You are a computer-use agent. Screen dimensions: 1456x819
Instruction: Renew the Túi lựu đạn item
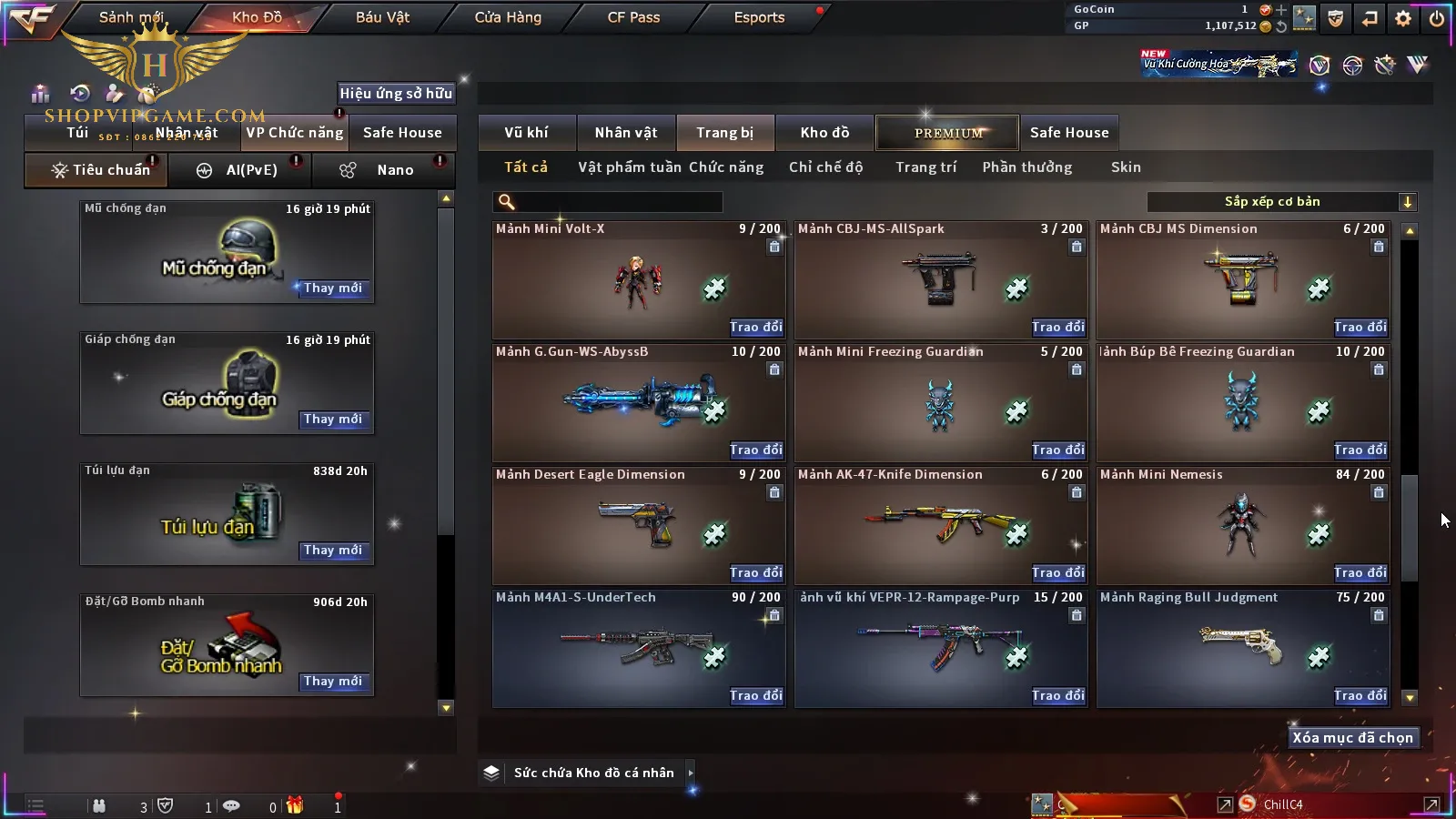(333, 551)
